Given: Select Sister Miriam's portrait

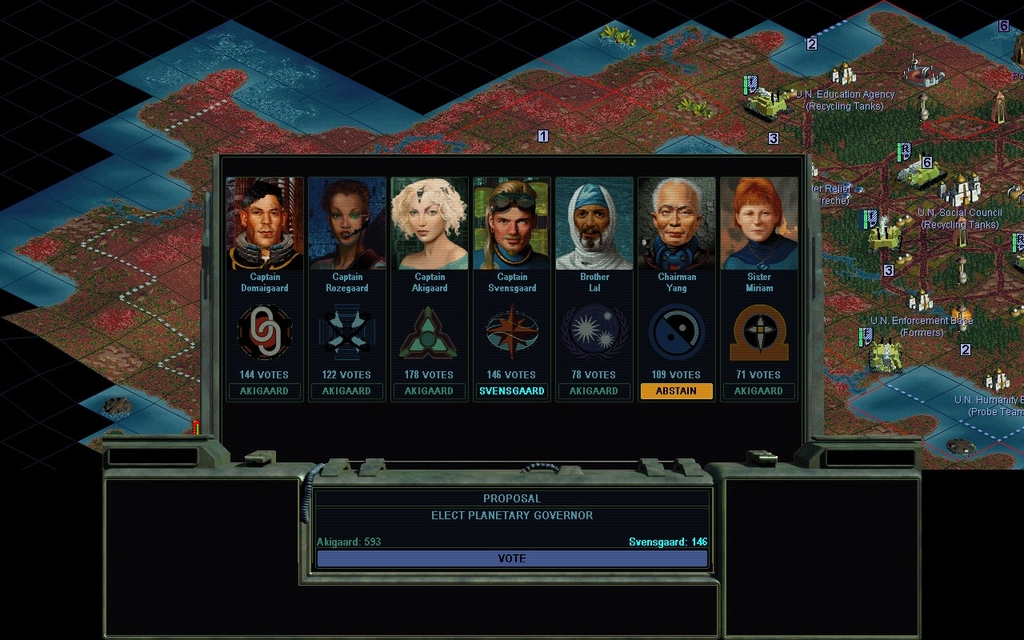Looking at the screenshot, I should tap(758, 223).
